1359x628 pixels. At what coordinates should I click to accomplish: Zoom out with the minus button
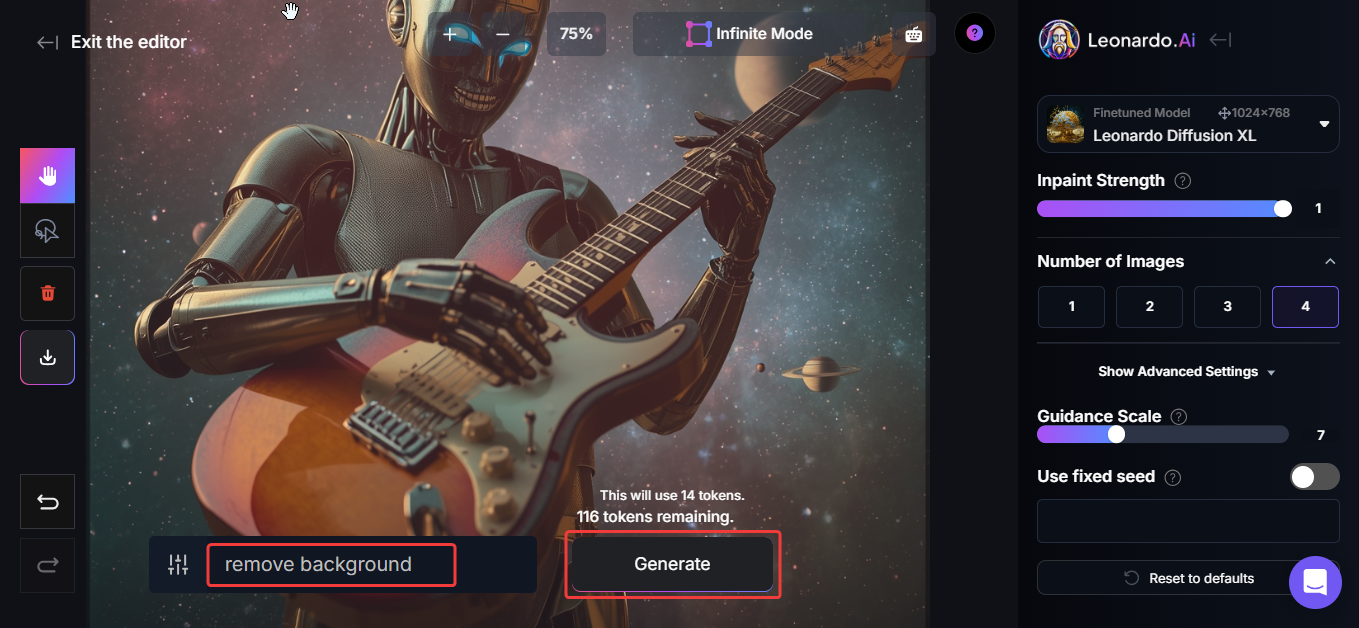[x=503, y=34]
